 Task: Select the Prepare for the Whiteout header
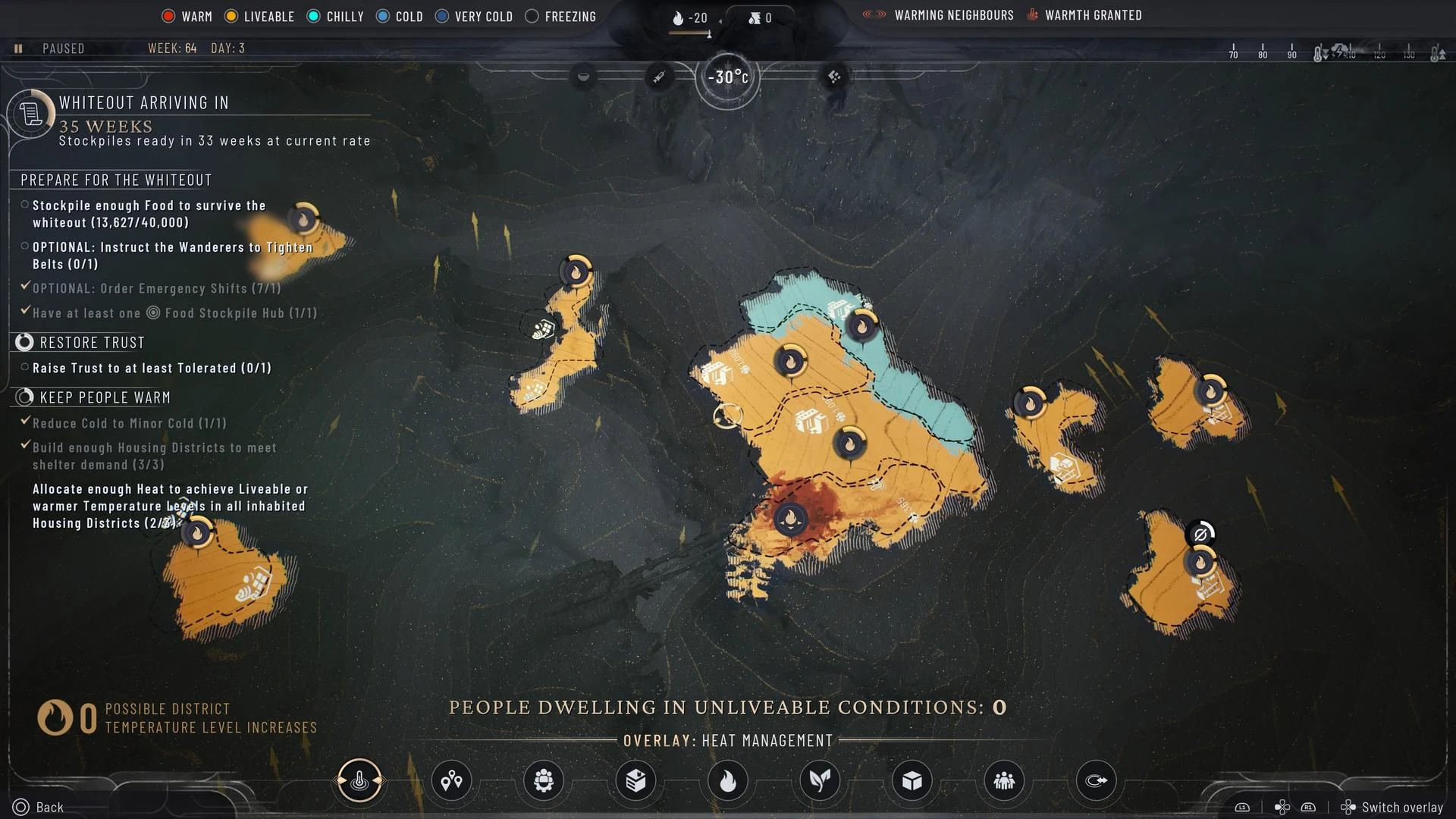[x=116, y=180]
